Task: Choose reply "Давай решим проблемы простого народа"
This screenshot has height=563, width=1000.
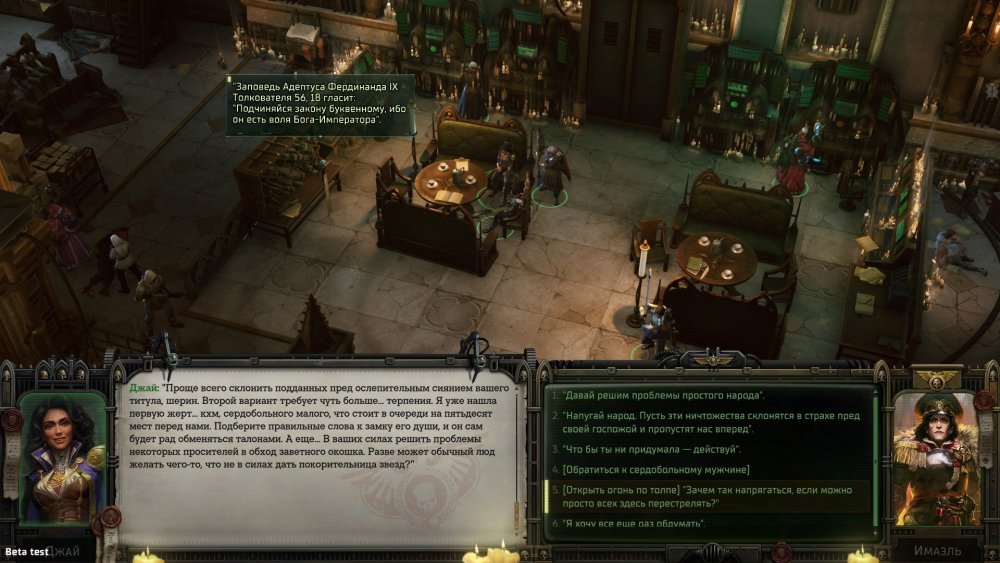Action: [662, 396]
